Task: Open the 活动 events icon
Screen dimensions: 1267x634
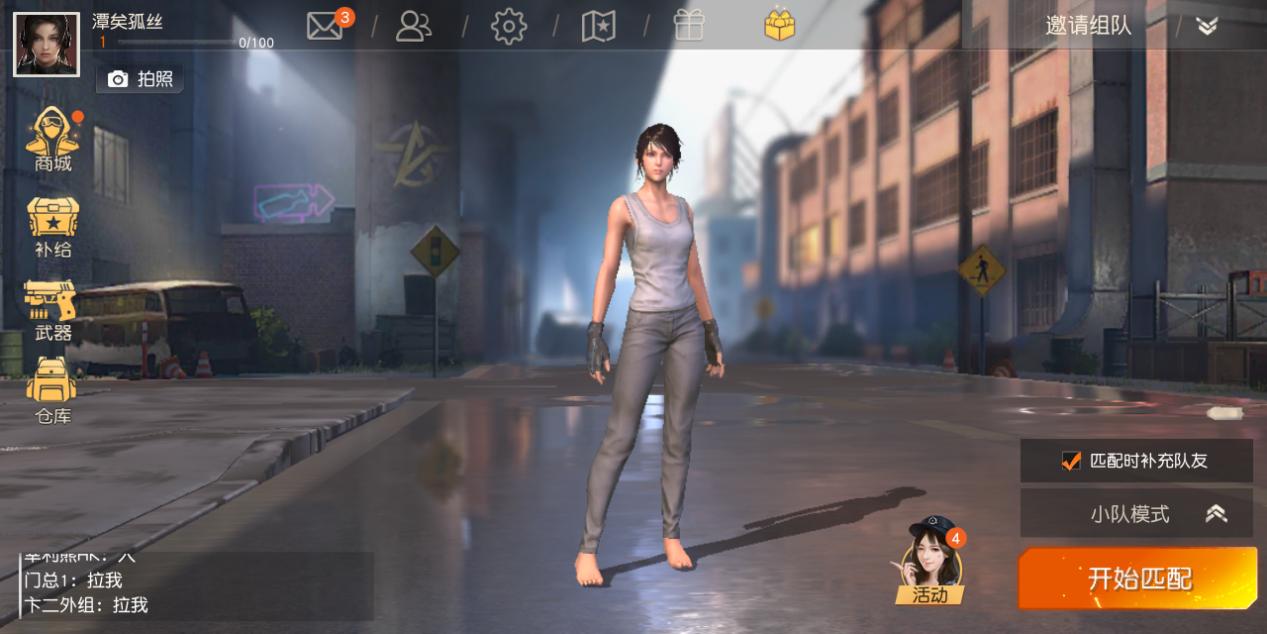Action: pyautogui.click(x=930, y=565)
